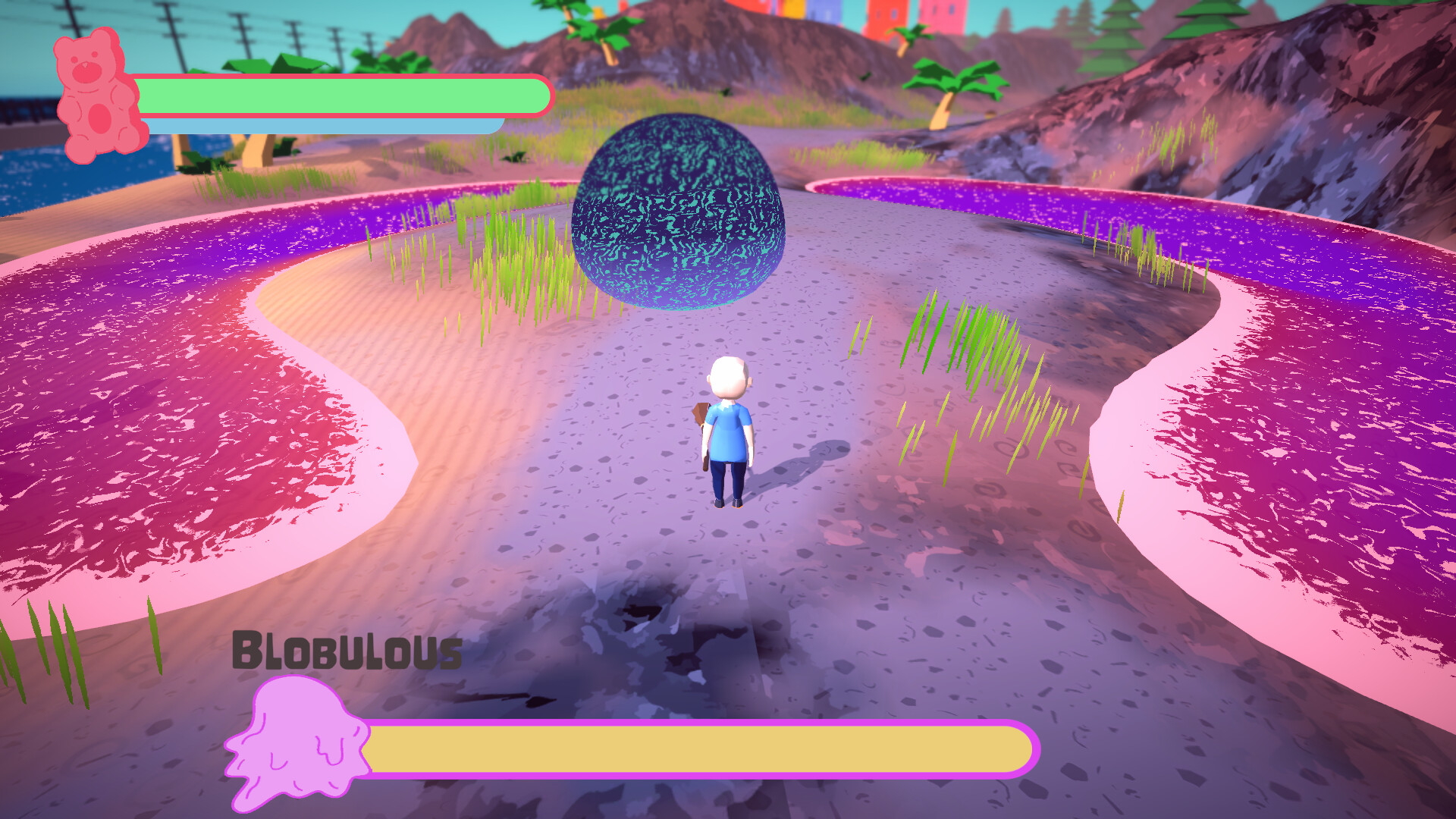This screenshot has height=819, width=1456.
Task: Click the dark speckled orb floating ahead
Action: tap(679, 212)
